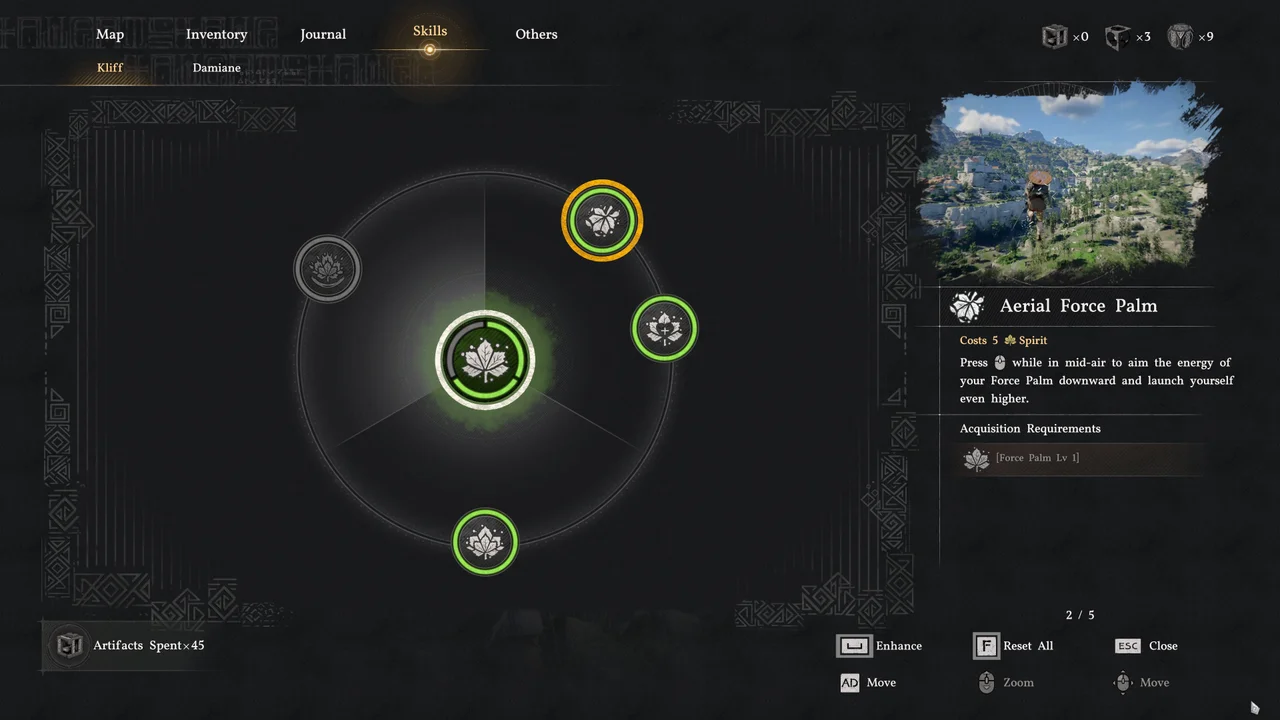This screenshot has height=720, width=1280.
Task: Switch to Damiane's skill tree
Action: point(216,68)
